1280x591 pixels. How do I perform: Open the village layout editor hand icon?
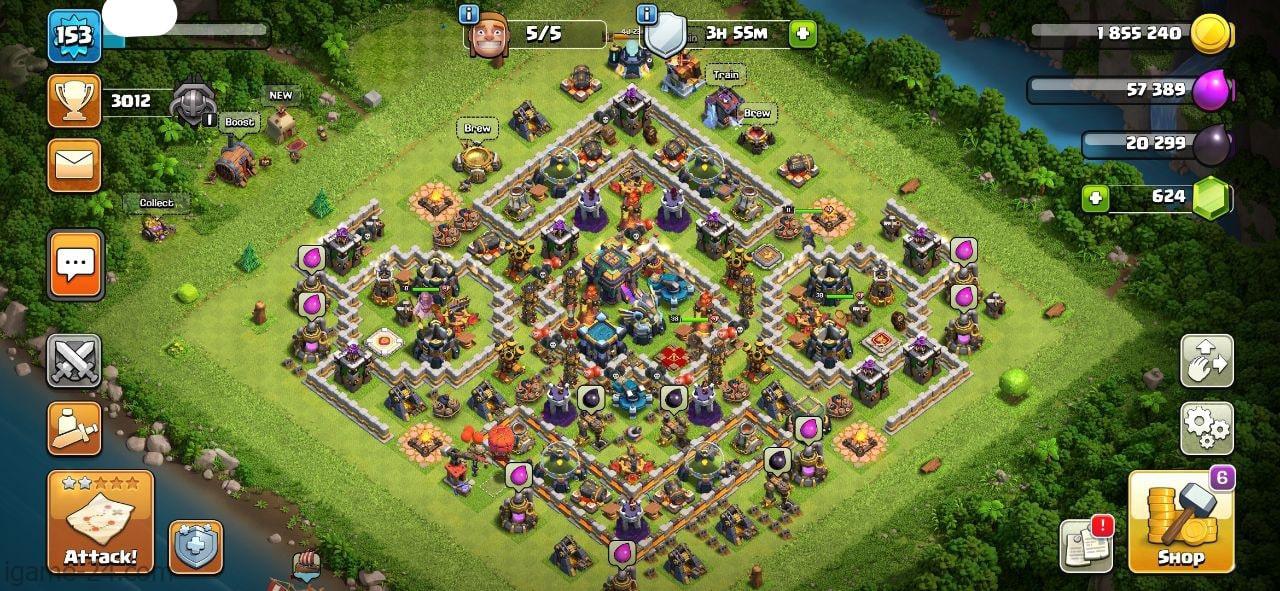pos(1206,361)
